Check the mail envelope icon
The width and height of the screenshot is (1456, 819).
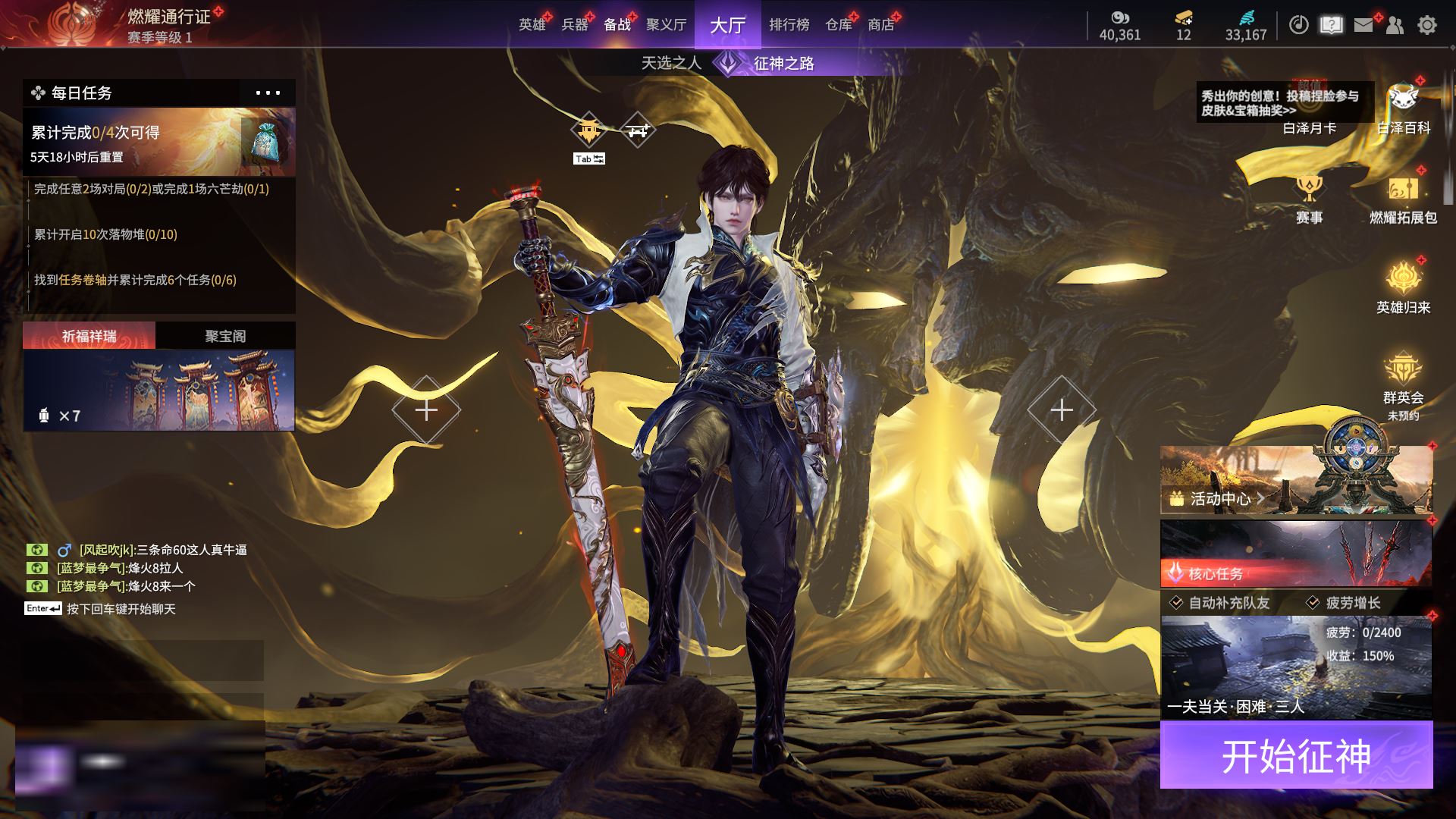tap(1363, 25)
